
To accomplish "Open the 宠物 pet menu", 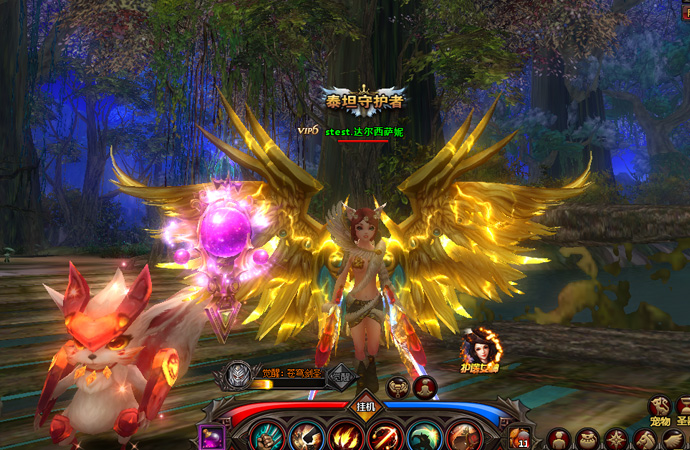I will (x=660, y=405).
